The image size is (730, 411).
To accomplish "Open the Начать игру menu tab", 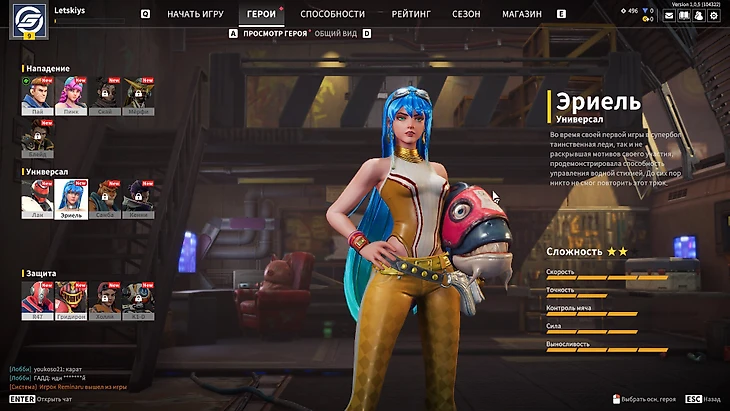I will (x=195, y=15).
